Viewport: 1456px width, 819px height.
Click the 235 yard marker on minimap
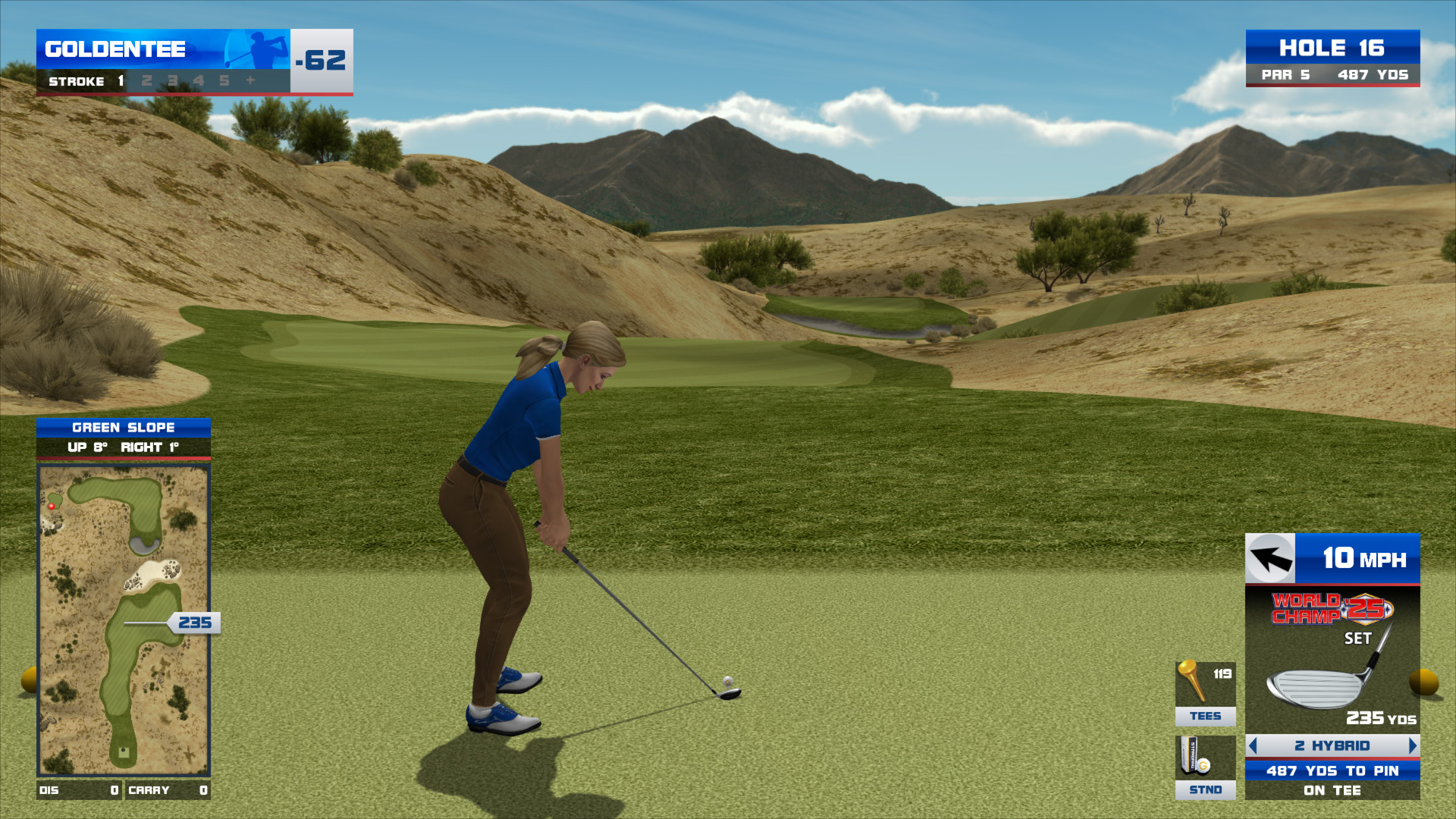[194, 623]
